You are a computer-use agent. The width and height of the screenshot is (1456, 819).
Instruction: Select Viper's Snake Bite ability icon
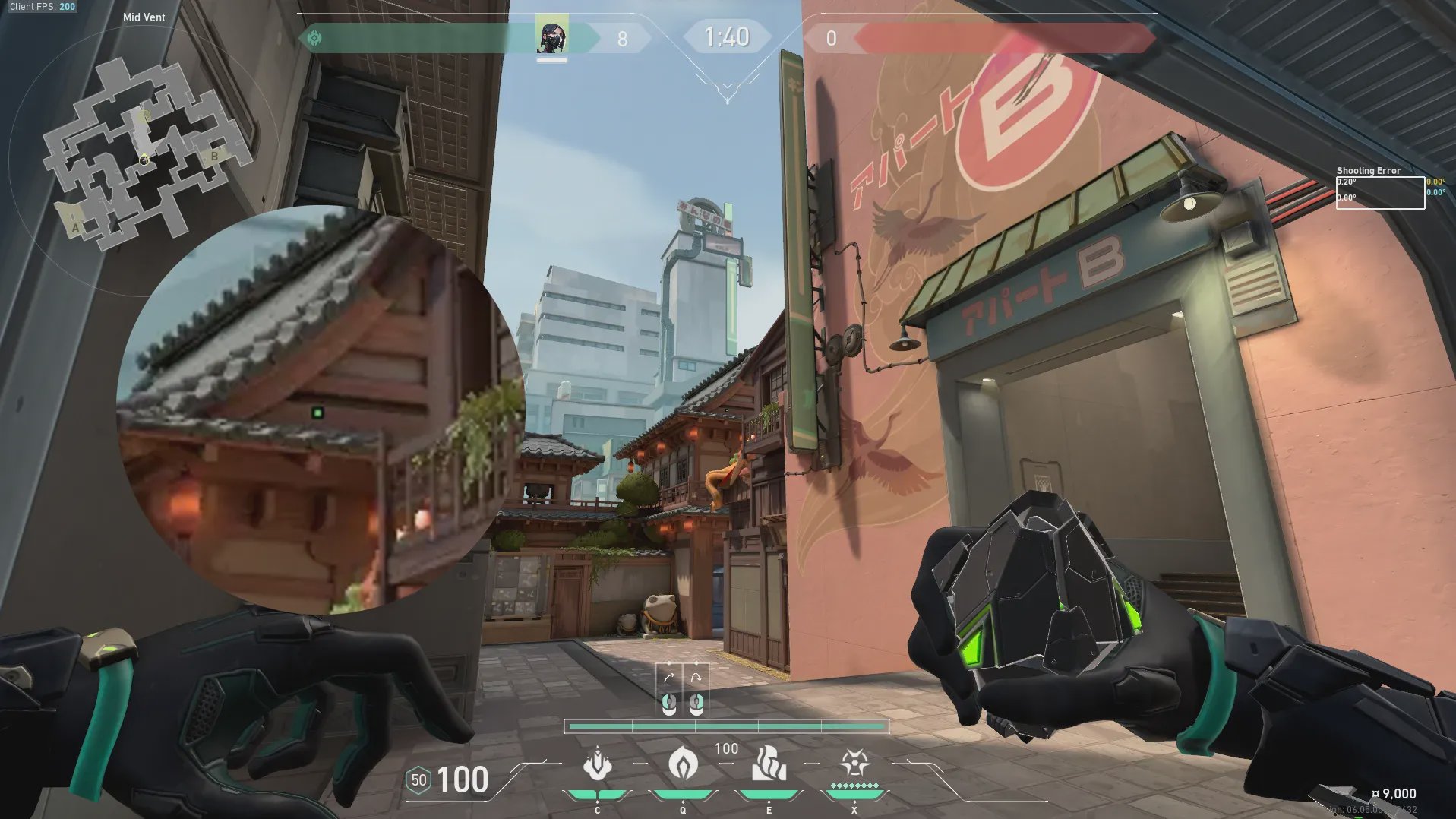click(x=597, y=764)
